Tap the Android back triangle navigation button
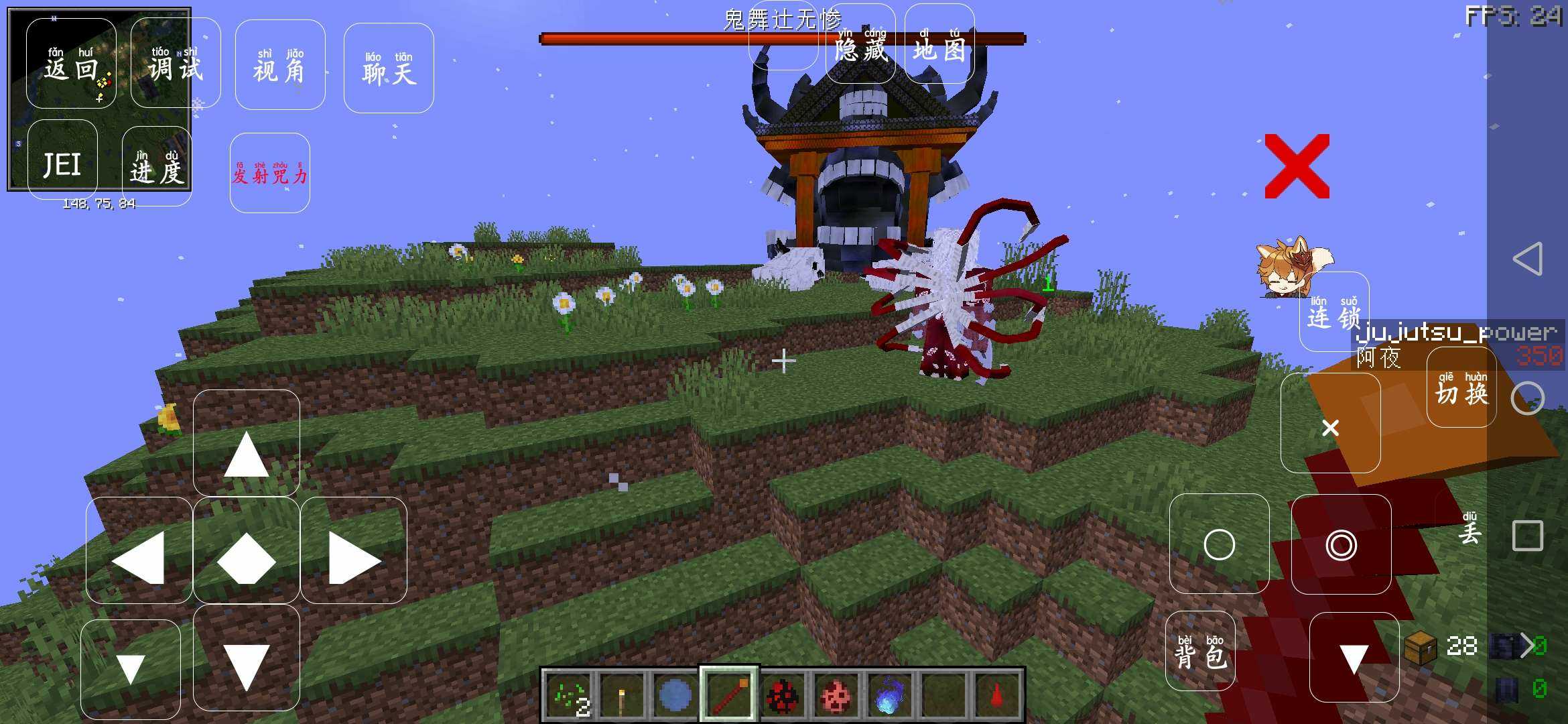This screenshot has width=1568, height=724. click(1528, 259)
